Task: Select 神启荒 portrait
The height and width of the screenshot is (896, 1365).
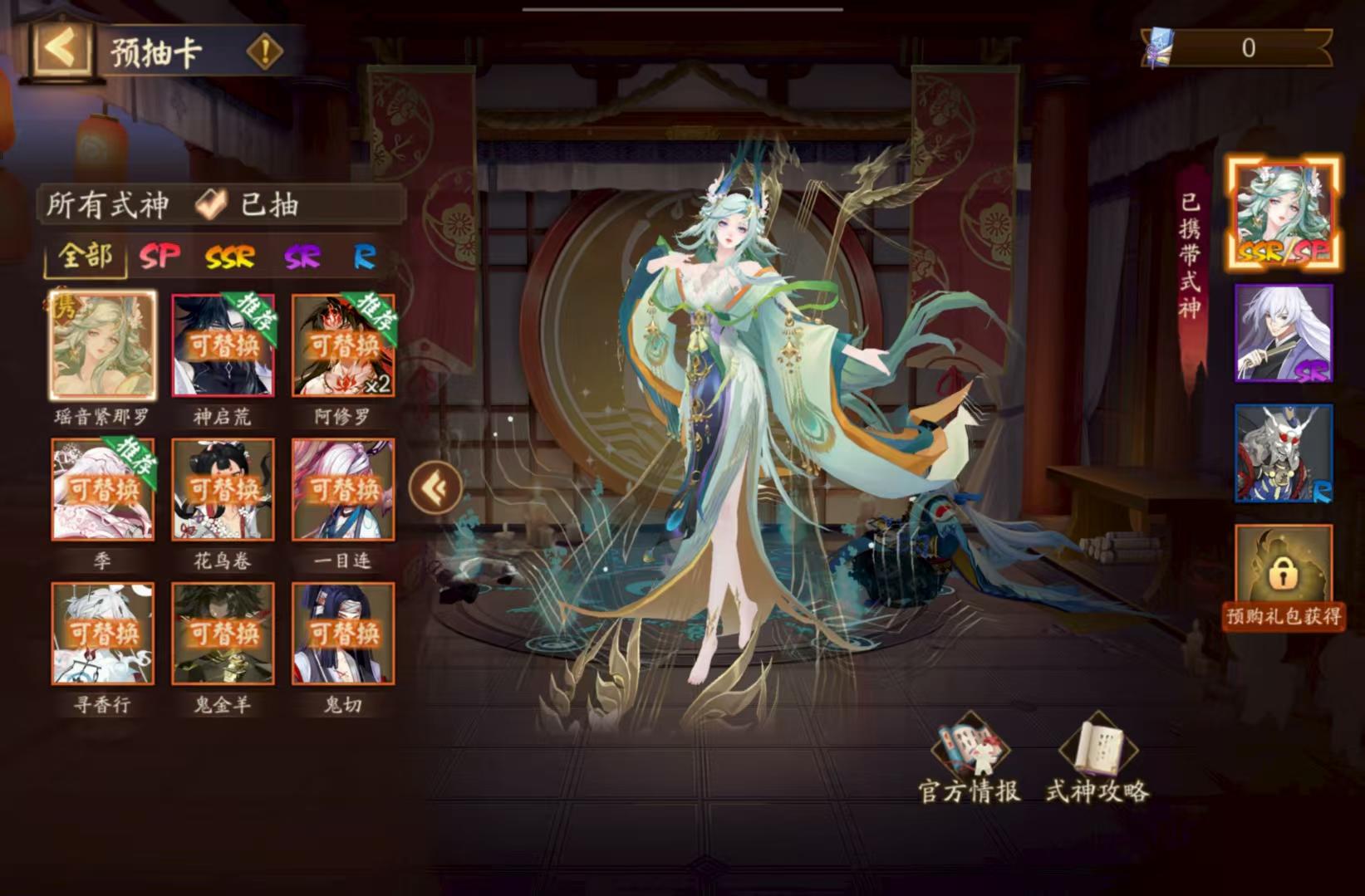Action: (x=222, y=346)
